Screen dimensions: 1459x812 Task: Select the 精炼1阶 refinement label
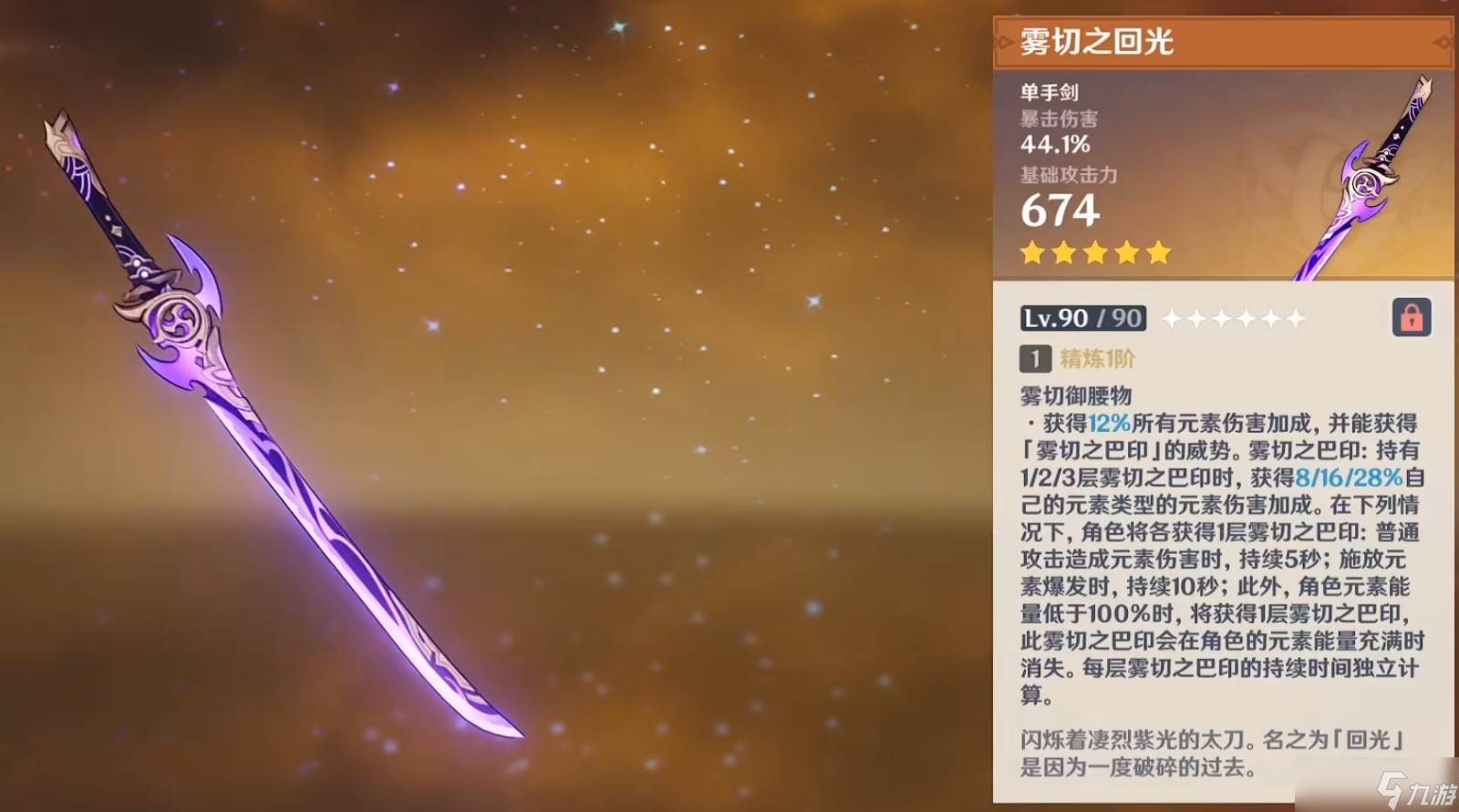(1097, 358)
